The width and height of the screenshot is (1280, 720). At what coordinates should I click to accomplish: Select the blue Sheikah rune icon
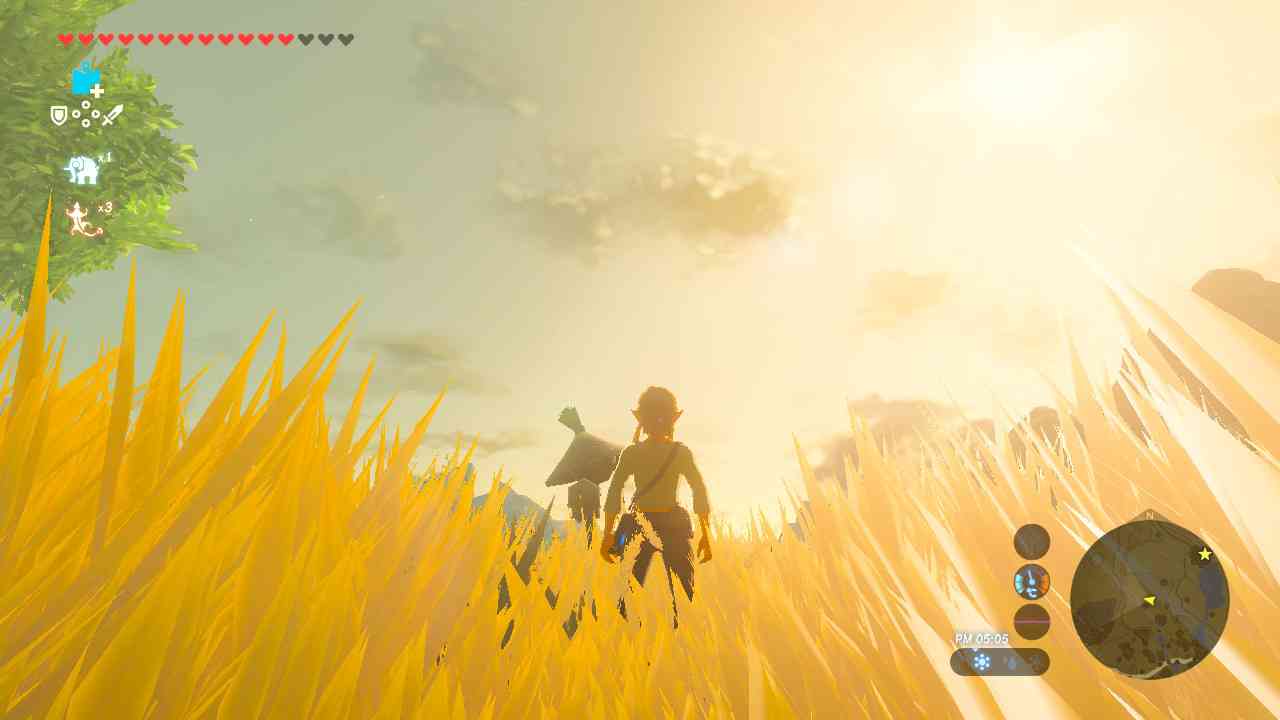click(x=87, y=79)
